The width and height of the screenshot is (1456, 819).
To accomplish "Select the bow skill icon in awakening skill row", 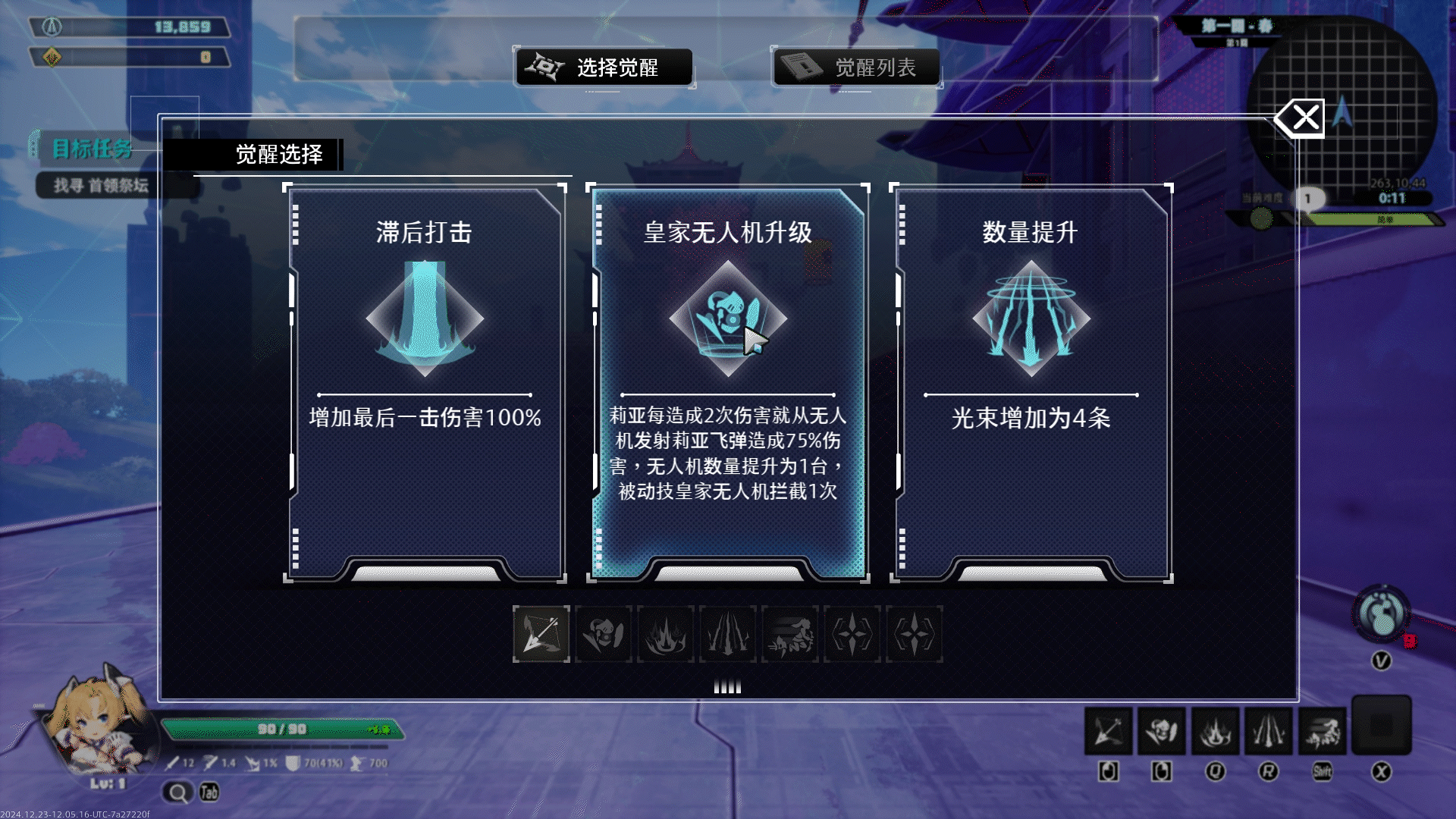I will pos(540,635).
